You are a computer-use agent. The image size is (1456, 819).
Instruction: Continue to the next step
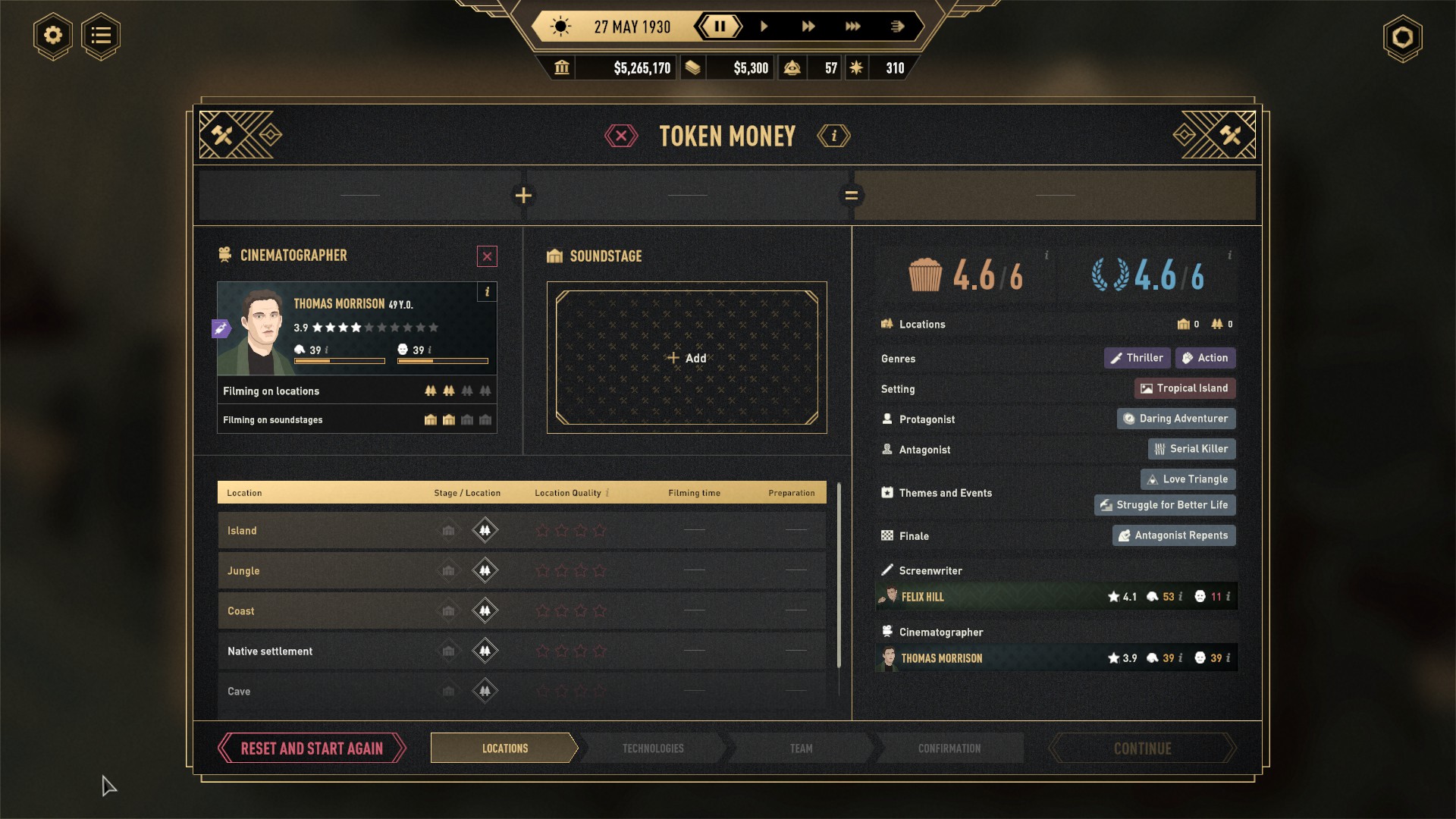pos(1142,748)
